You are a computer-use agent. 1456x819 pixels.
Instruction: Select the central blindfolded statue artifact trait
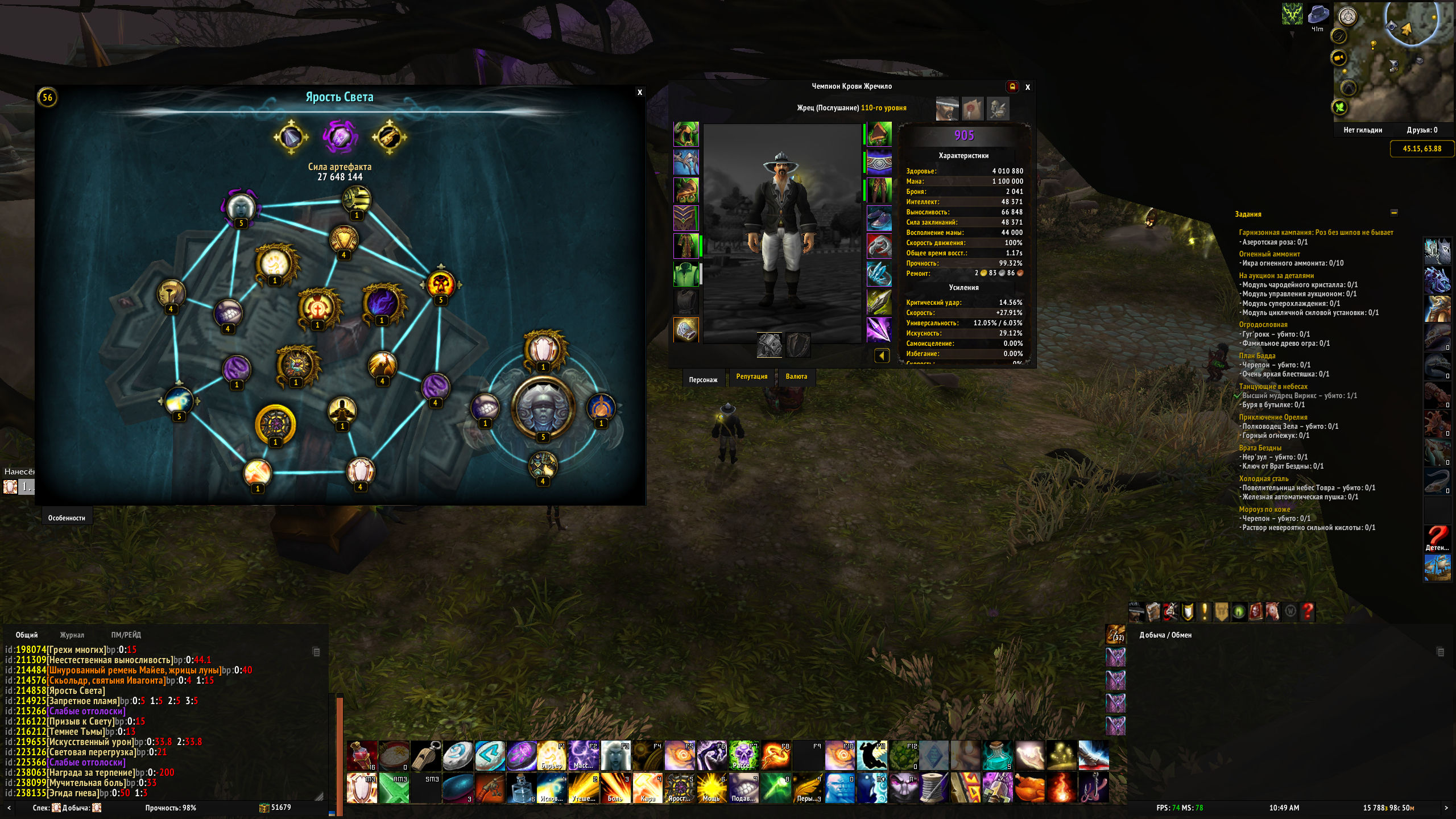pyautogui.click(x=543, y=407)
